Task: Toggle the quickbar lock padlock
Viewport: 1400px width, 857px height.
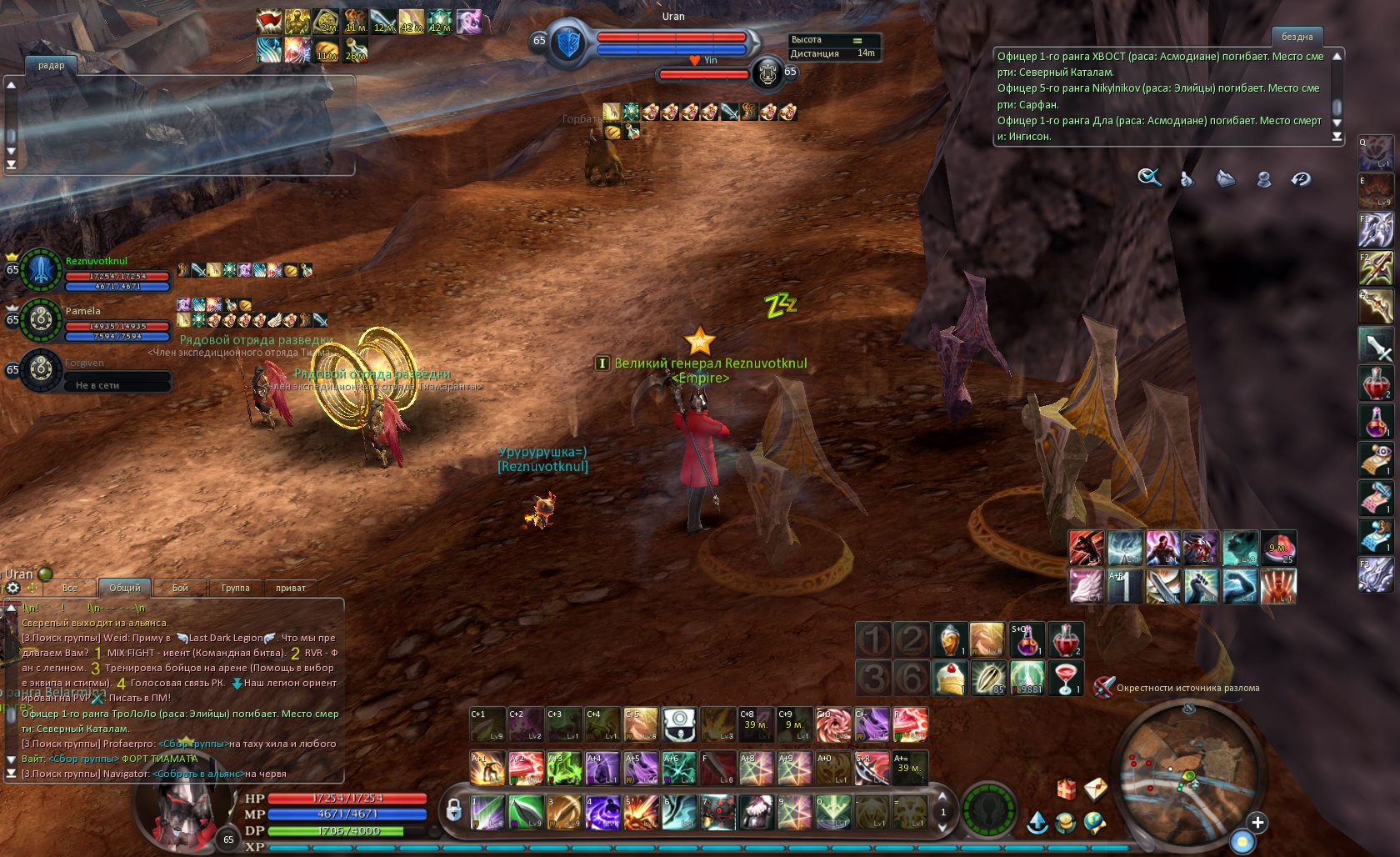Action: (453, 809)
